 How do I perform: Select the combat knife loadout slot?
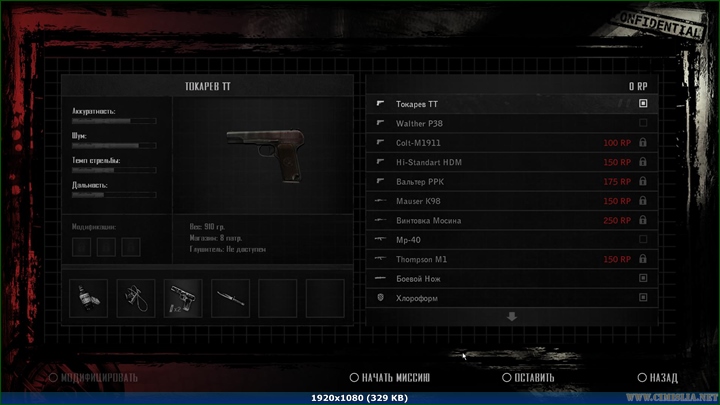(230, 297)
